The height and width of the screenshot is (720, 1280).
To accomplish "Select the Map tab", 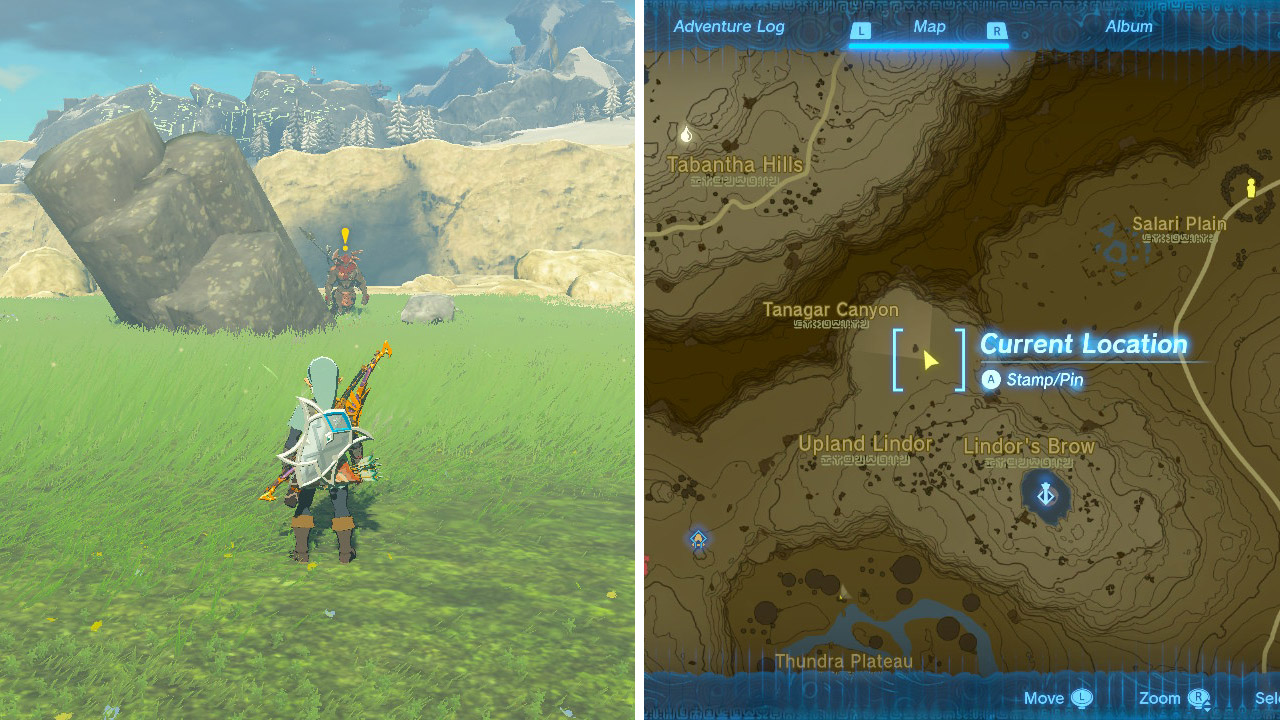I will pos(930,27).
